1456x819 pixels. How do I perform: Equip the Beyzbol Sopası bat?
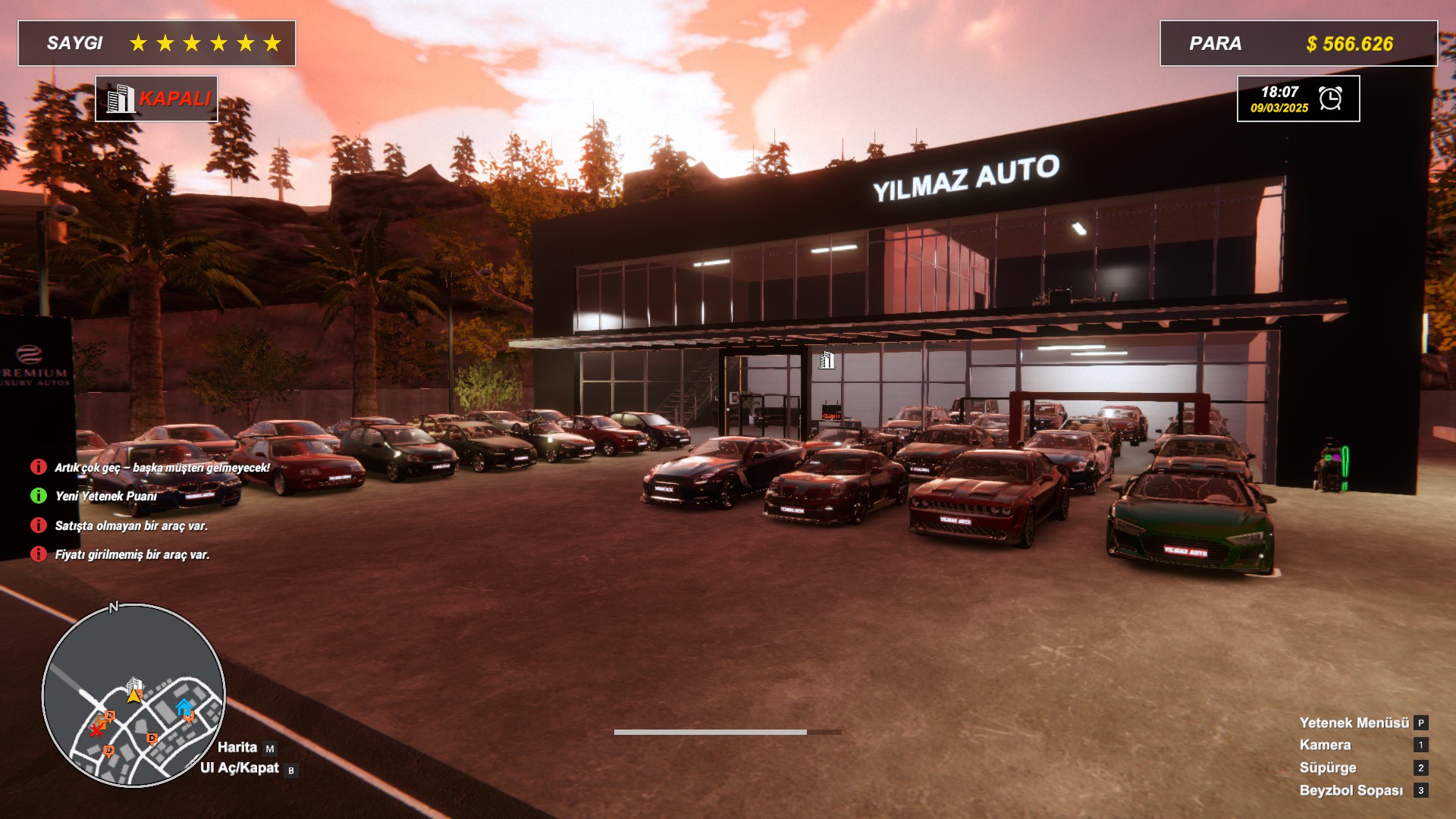click(x=1351, y=790)
